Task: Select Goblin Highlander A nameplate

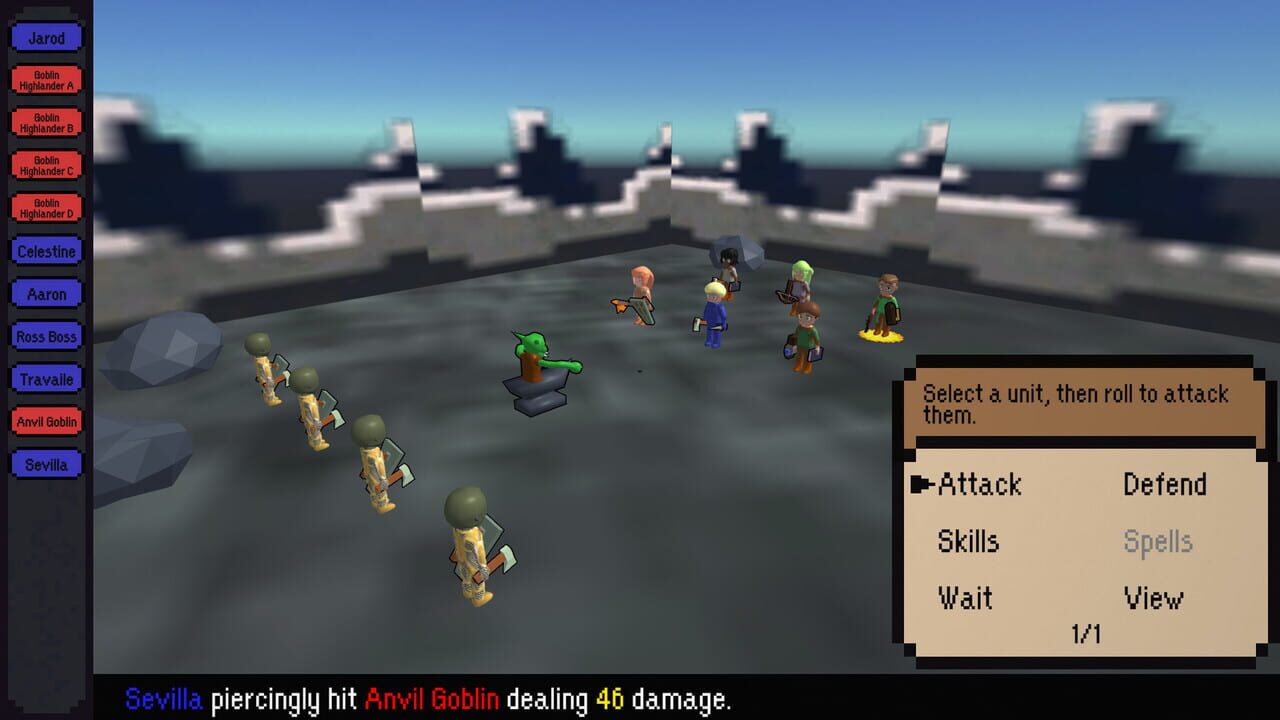Action: pyautogui.click(x=45, y=79)
